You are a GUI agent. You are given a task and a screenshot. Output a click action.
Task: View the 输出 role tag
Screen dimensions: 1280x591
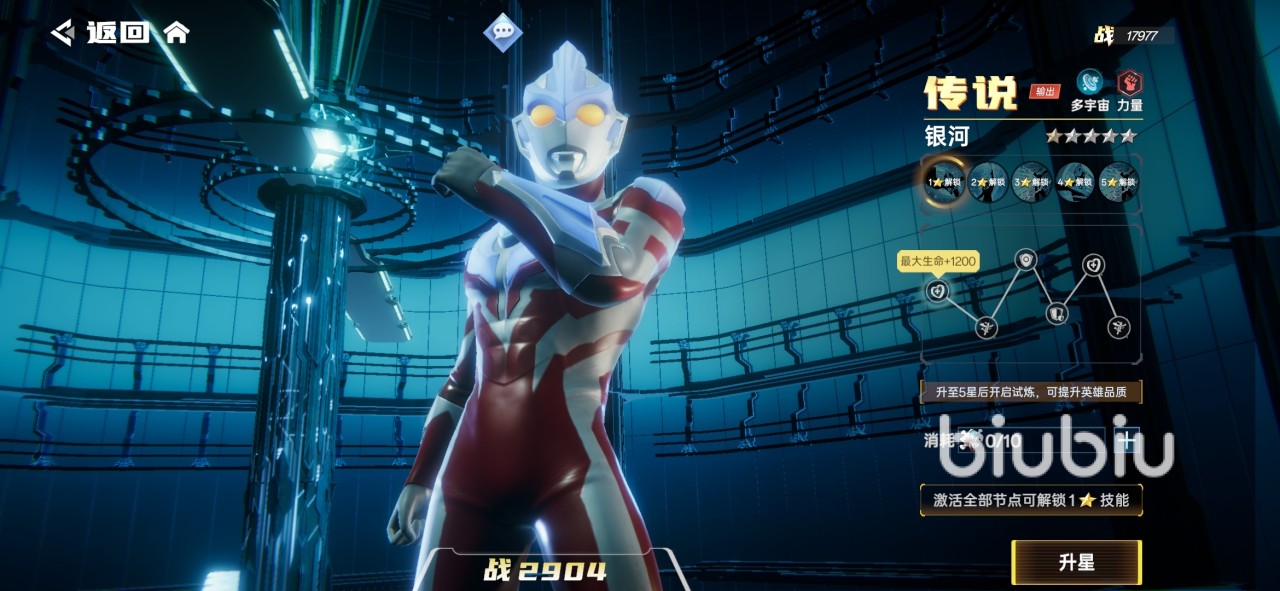pyautogui.click(x=1045, y=92)
